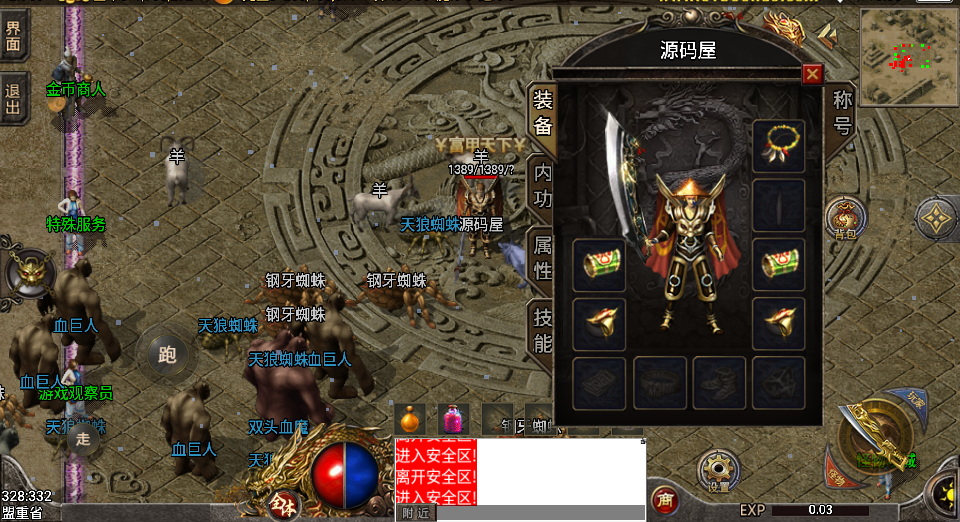The image size is (960, 522).
Task: Open the 背包 bag icon
Action: [x=845, y=218]
